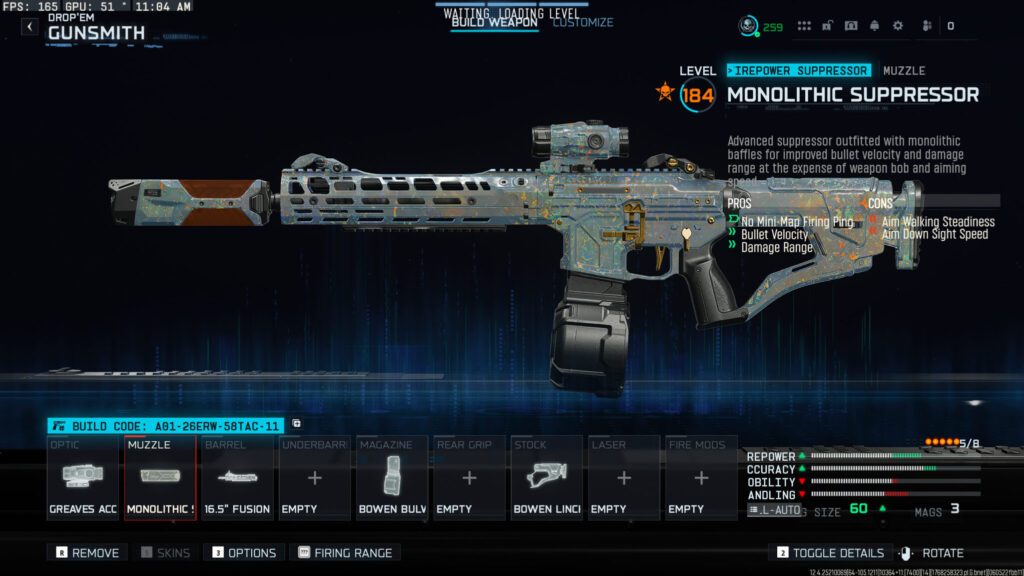Open the notifications bell
1024x576 pixels.
point(874,26)
